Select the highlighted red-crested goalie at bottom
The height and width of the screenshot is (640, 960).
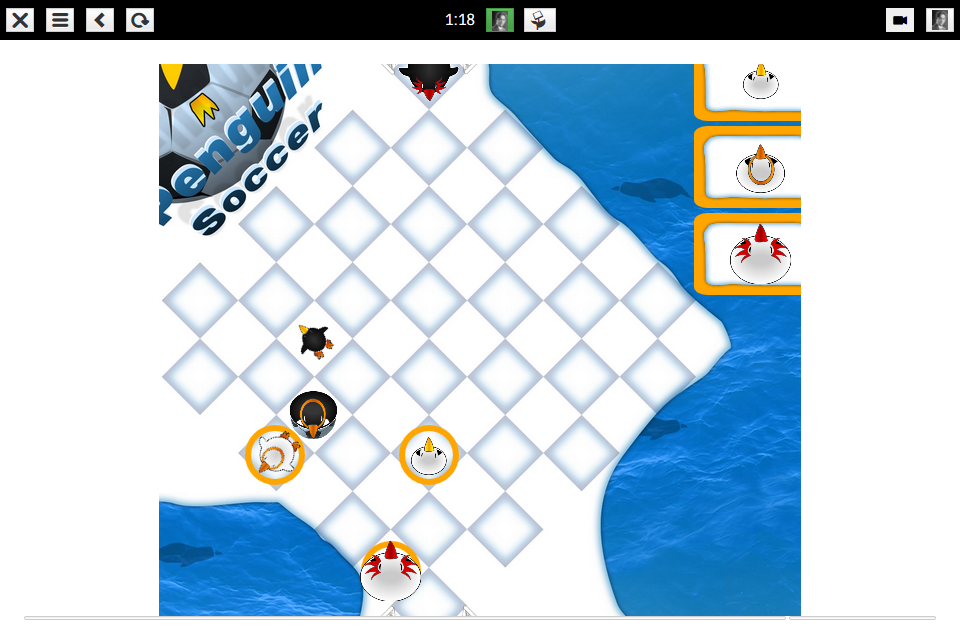pos(390,572)
